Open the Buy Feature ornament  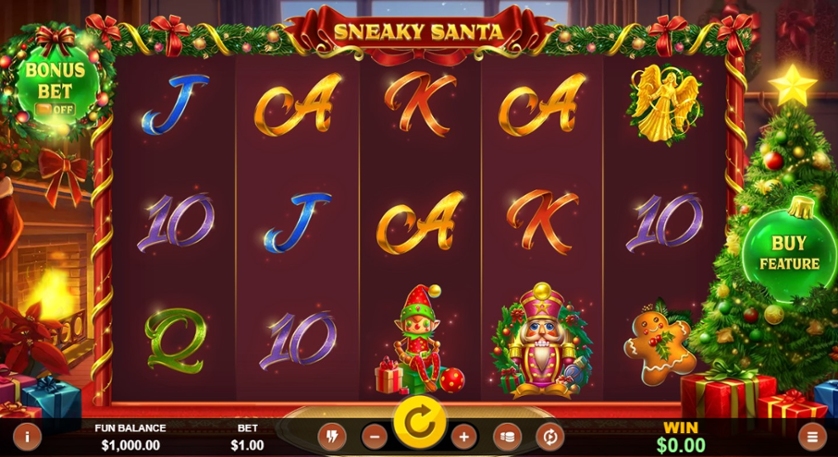788,252
